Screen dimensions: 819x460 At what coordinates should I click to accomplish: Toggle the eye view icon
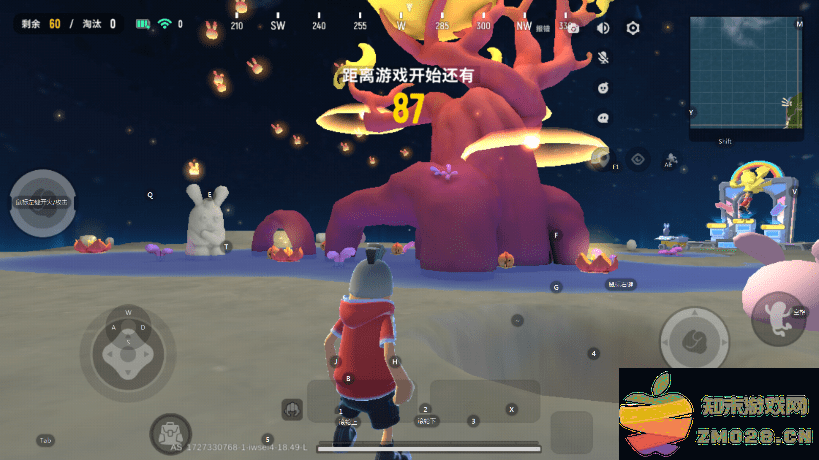point(639,158)
